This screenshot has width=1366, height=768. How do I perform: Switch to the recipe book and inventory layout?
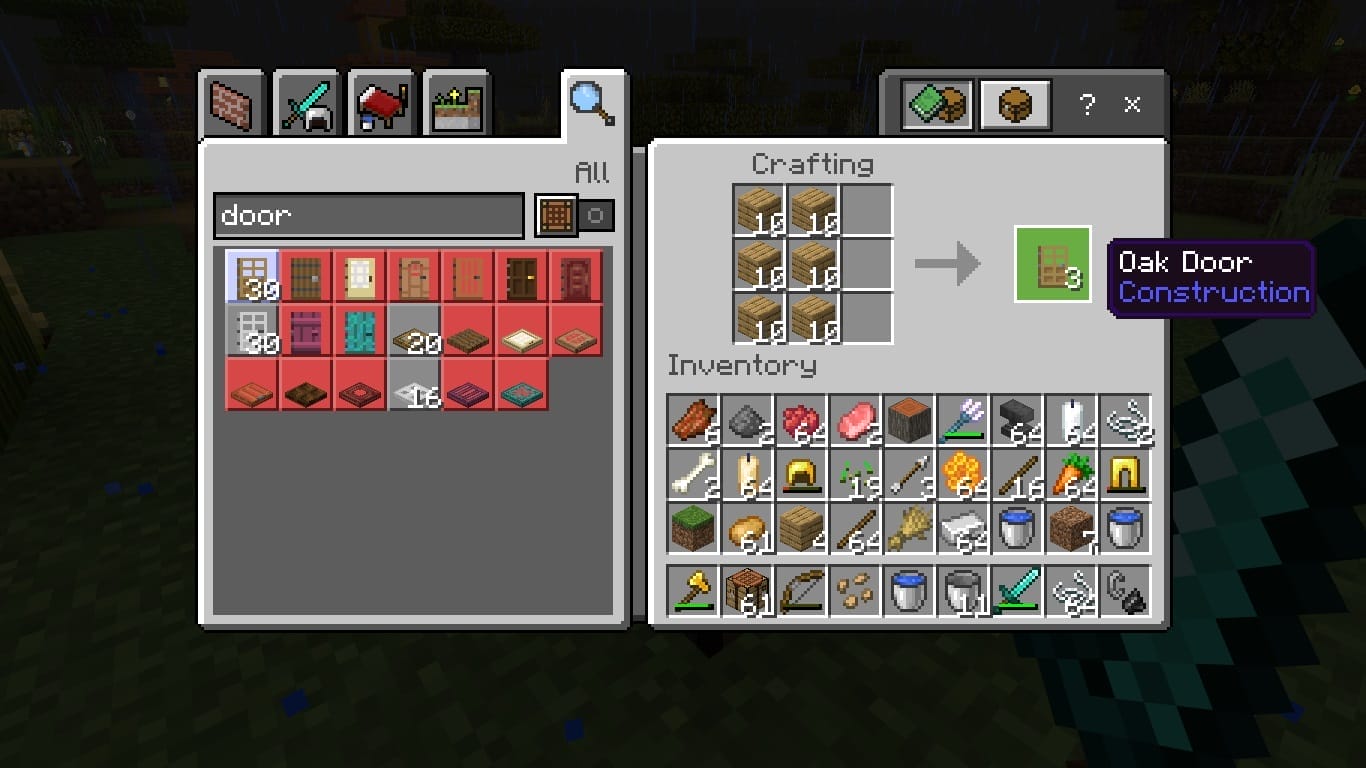[937, 104]
